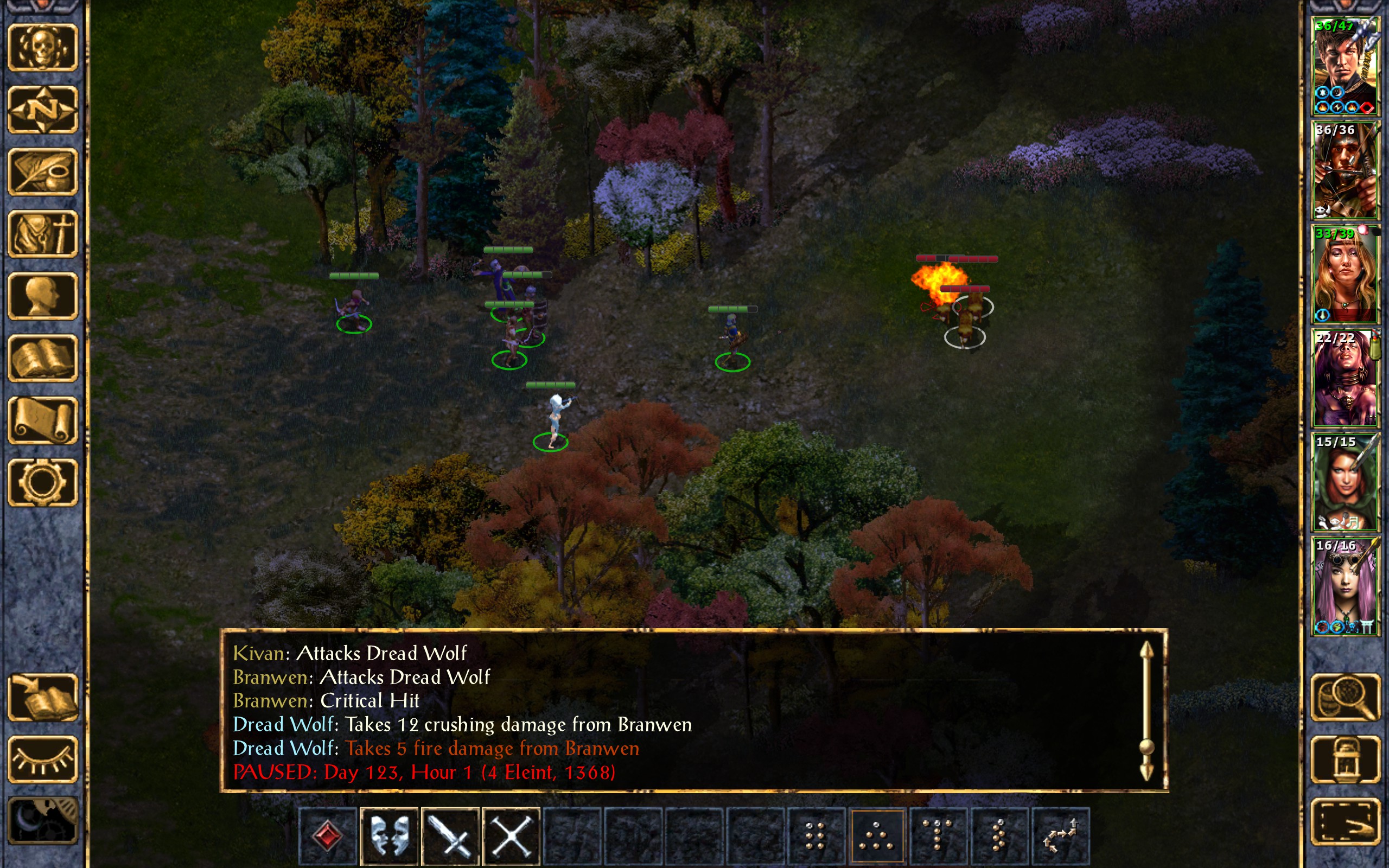Screen dimensions: 1389x868
Task: Open the priest scroll button
Action: point(42,420)
